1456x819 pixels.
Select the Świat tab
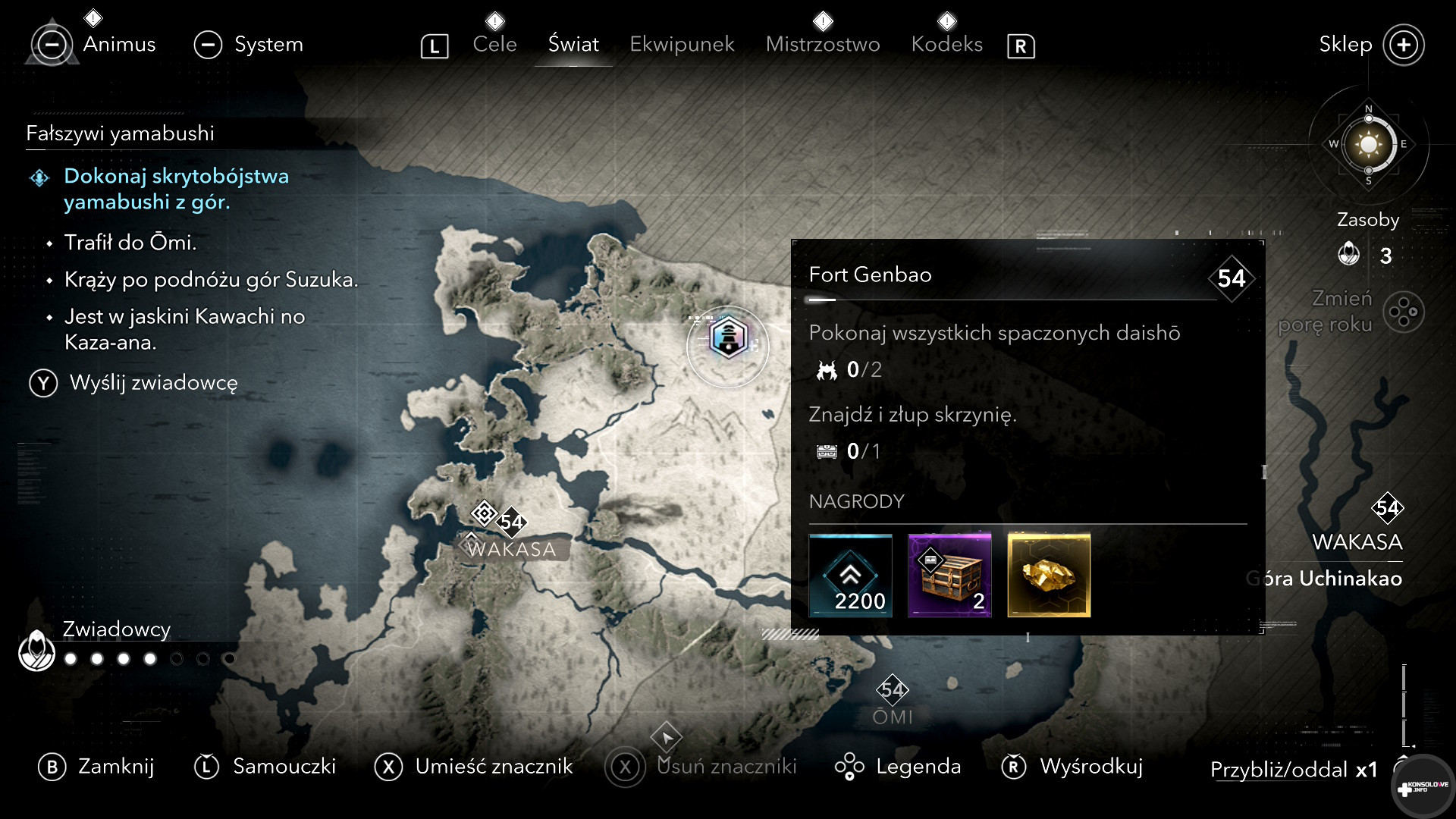(573, 44)
